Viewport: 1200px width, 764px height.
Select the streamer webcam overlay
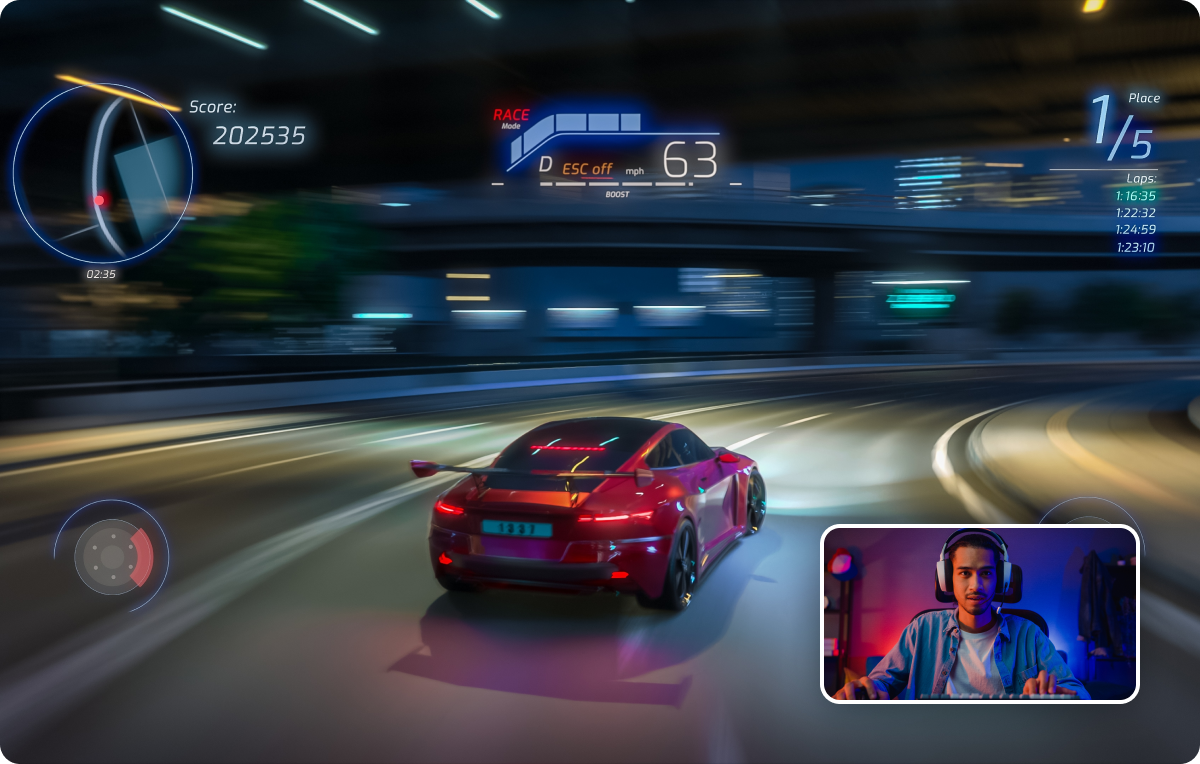coord(979,613)
